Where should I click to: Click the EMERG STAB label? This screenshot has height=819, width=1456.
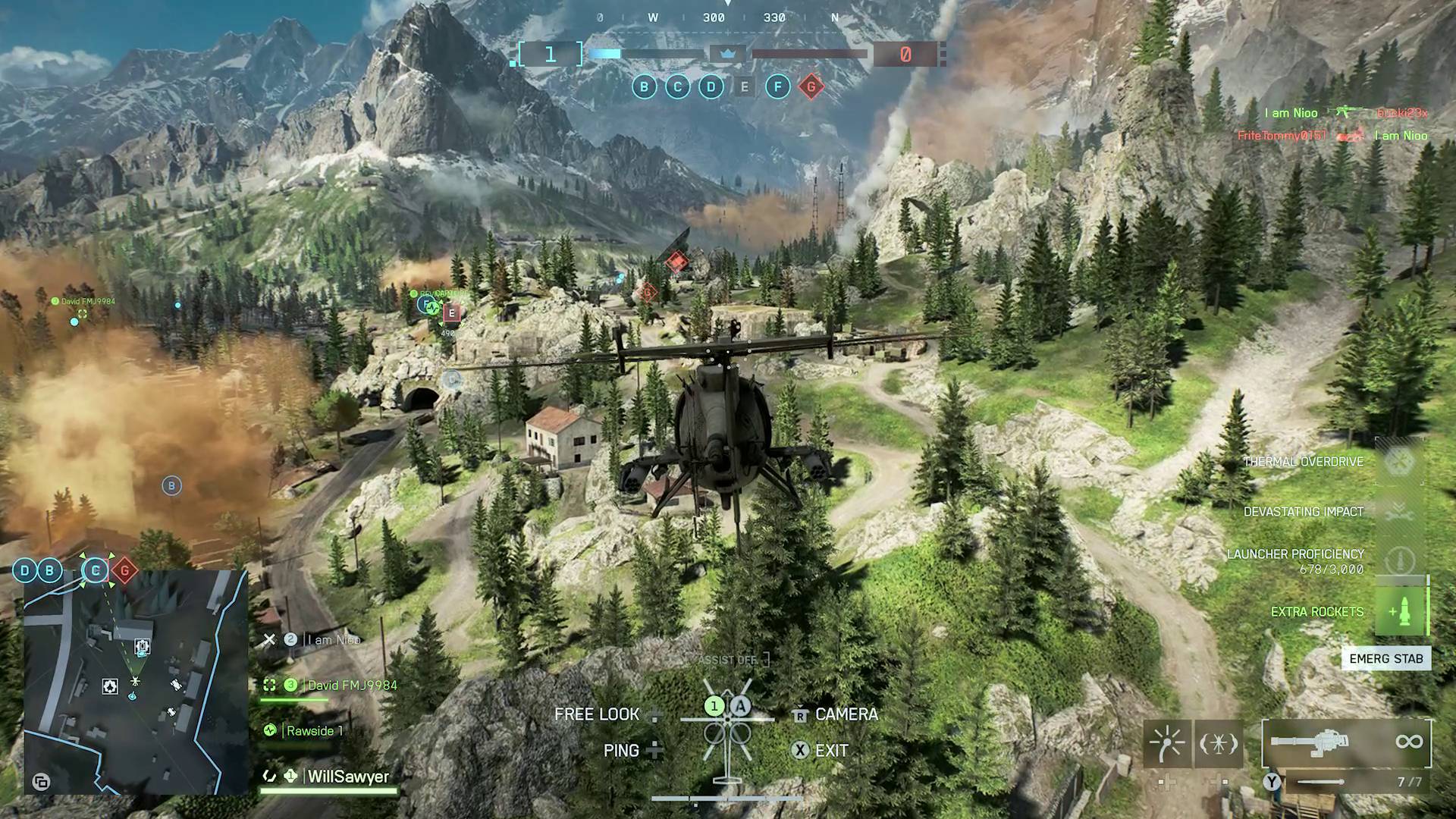[x=1385, y=658]
